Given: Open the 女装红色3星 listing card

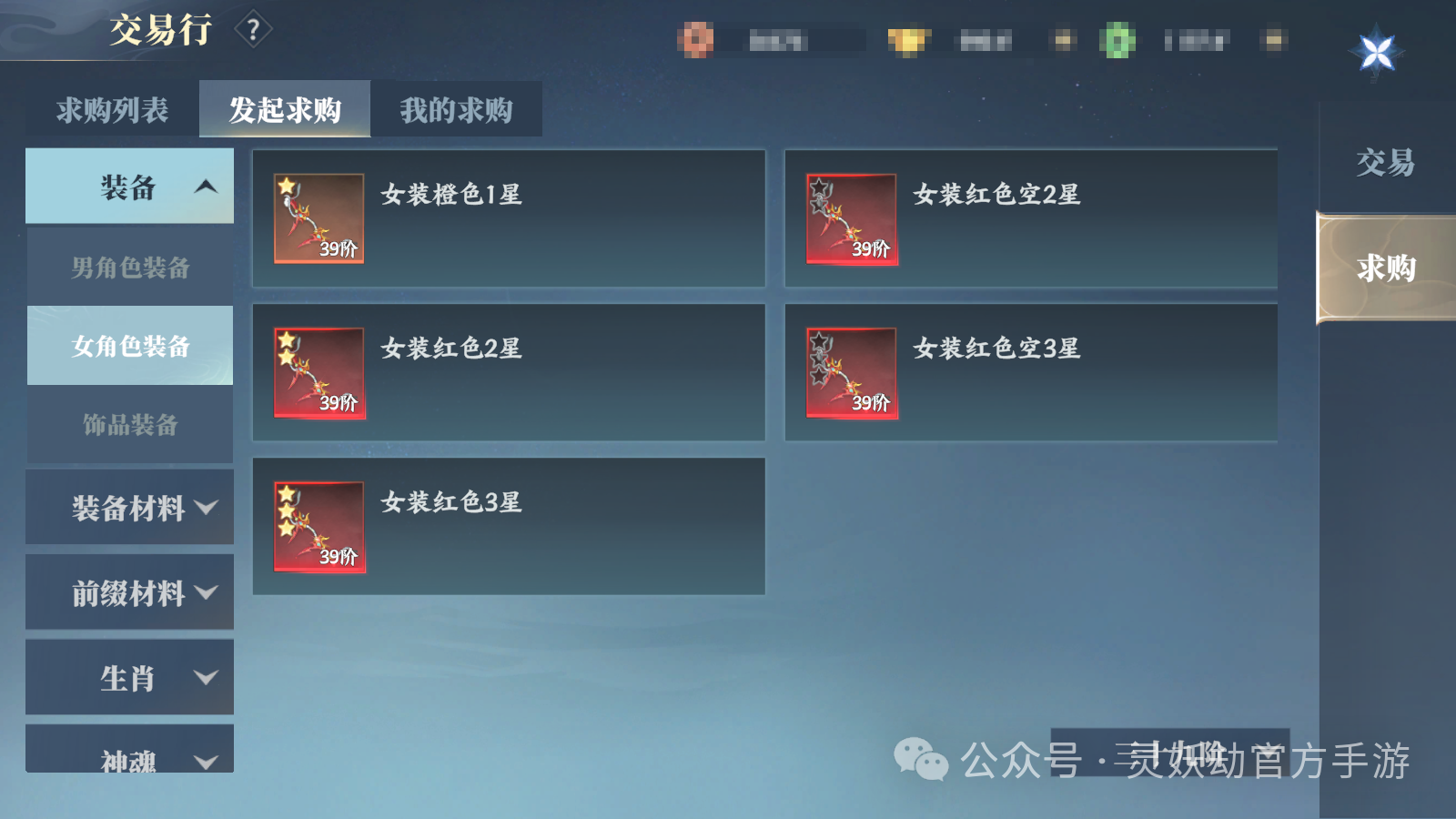Looking at the screenshot, I should pyautogui.click(x=508, y=526).
